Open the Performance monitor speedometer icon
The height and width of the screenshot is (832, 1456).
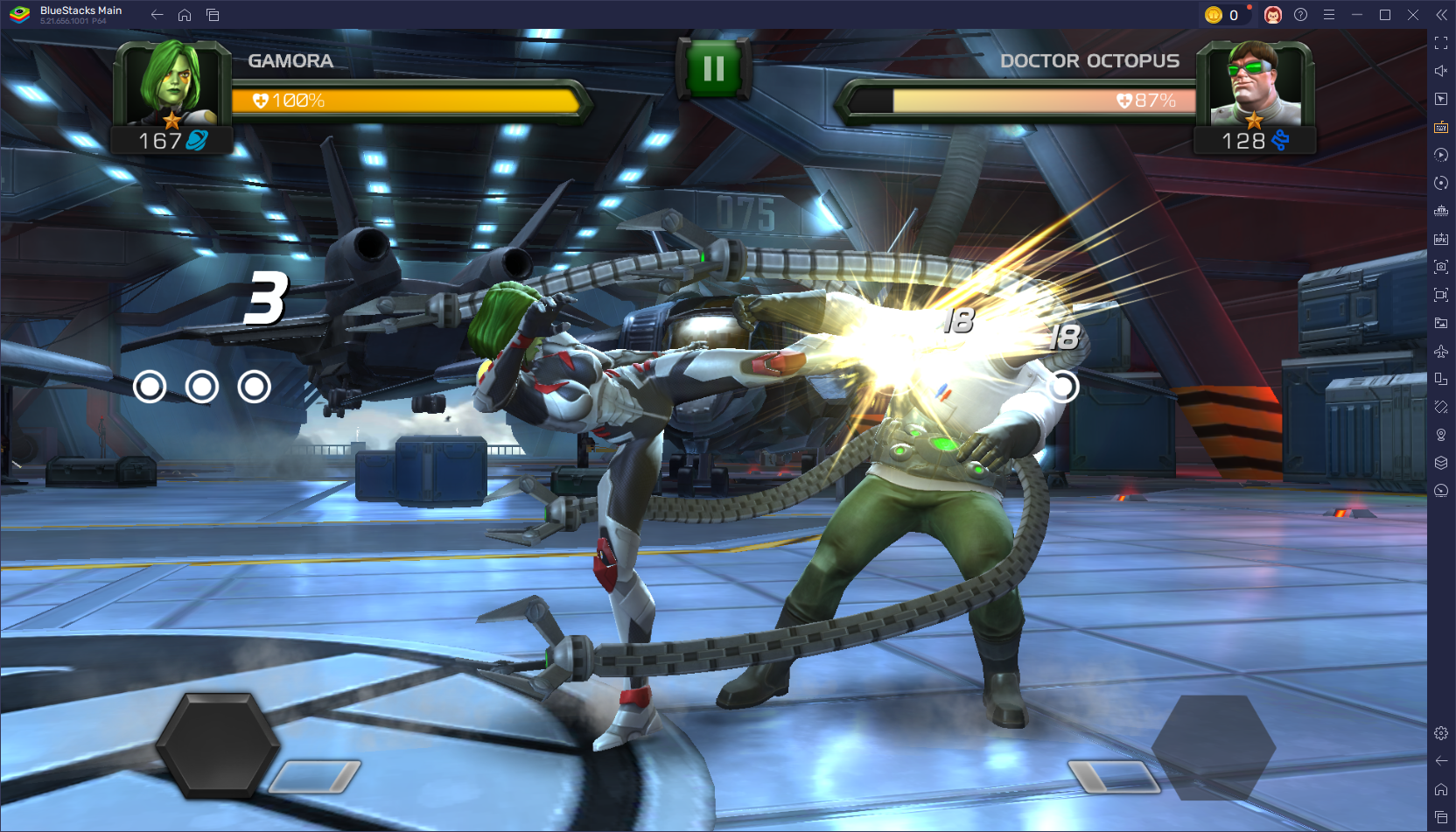[x=1441, y=491]
